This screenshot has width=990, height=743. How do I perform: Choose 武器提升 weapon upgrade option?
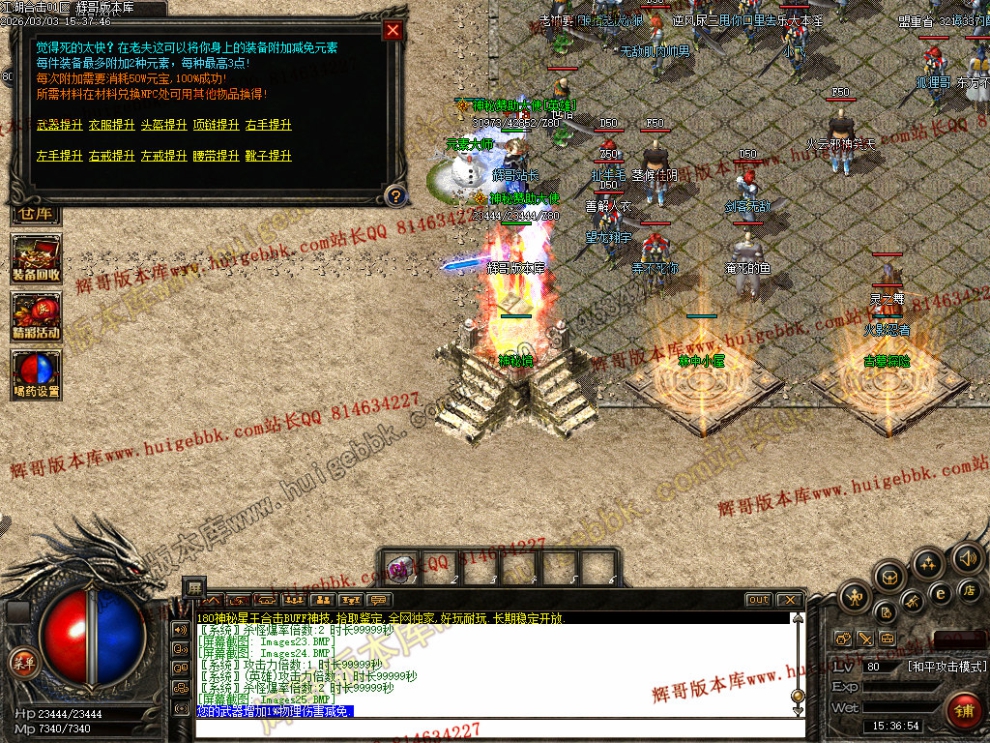59,125
